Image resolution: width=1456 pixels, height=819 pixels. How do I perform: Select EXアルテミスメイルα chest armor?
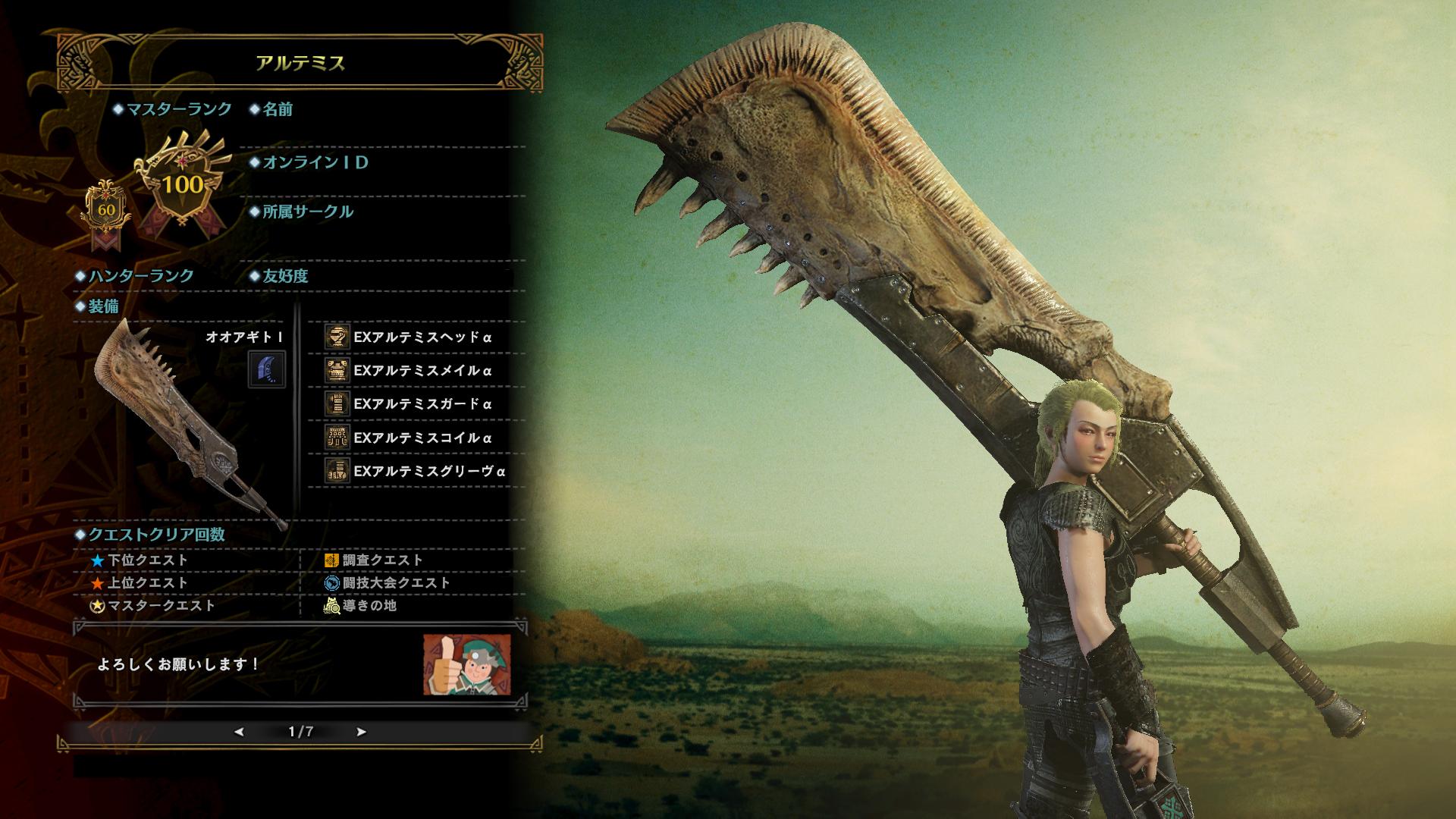point(422,371)
